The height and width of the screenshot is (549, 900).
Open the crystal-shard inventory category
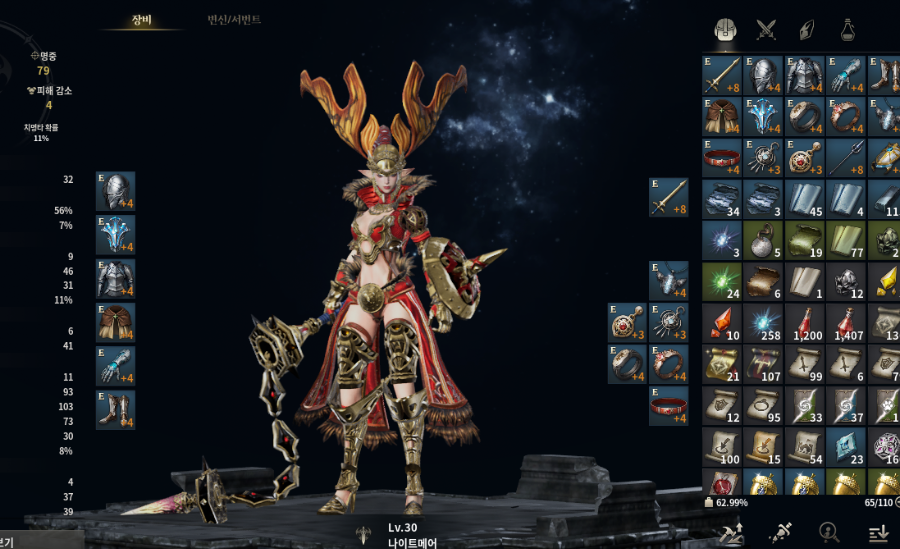[x=807, y=29]
